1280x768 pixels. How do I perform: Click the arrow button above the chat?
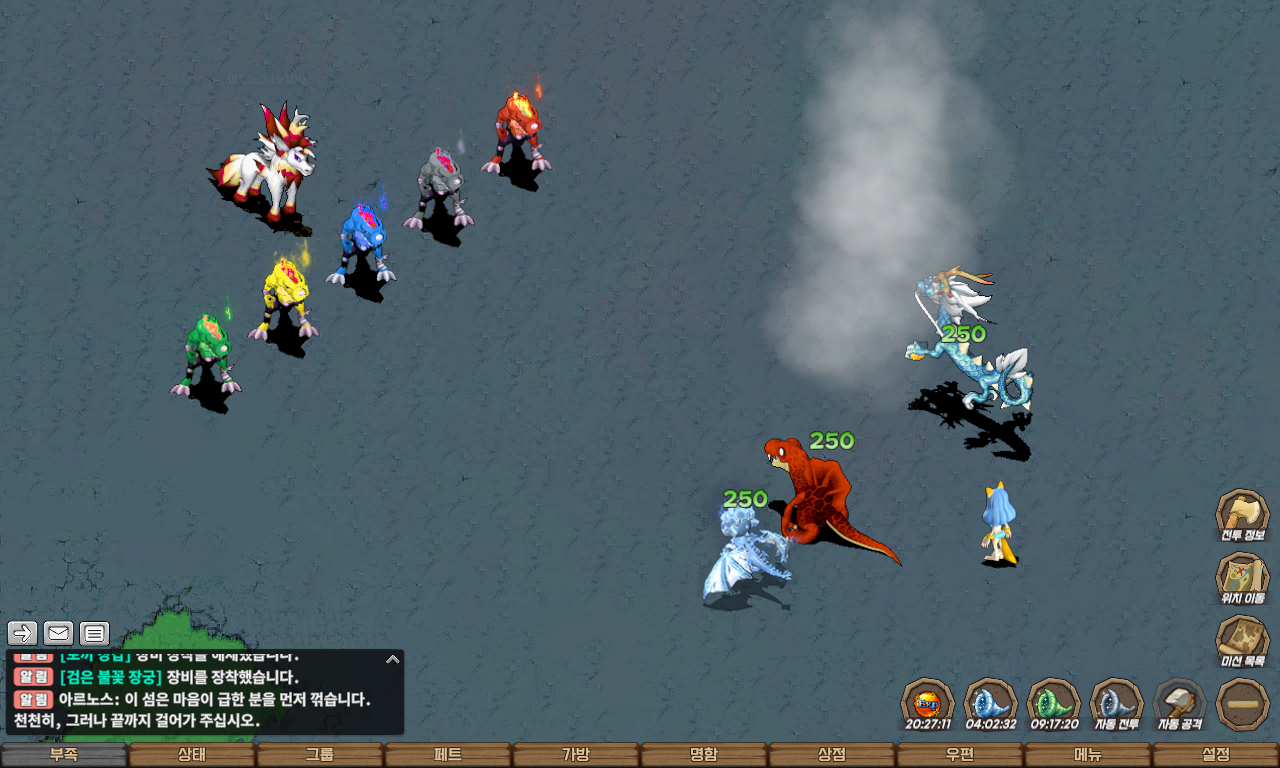coord(23,633)
